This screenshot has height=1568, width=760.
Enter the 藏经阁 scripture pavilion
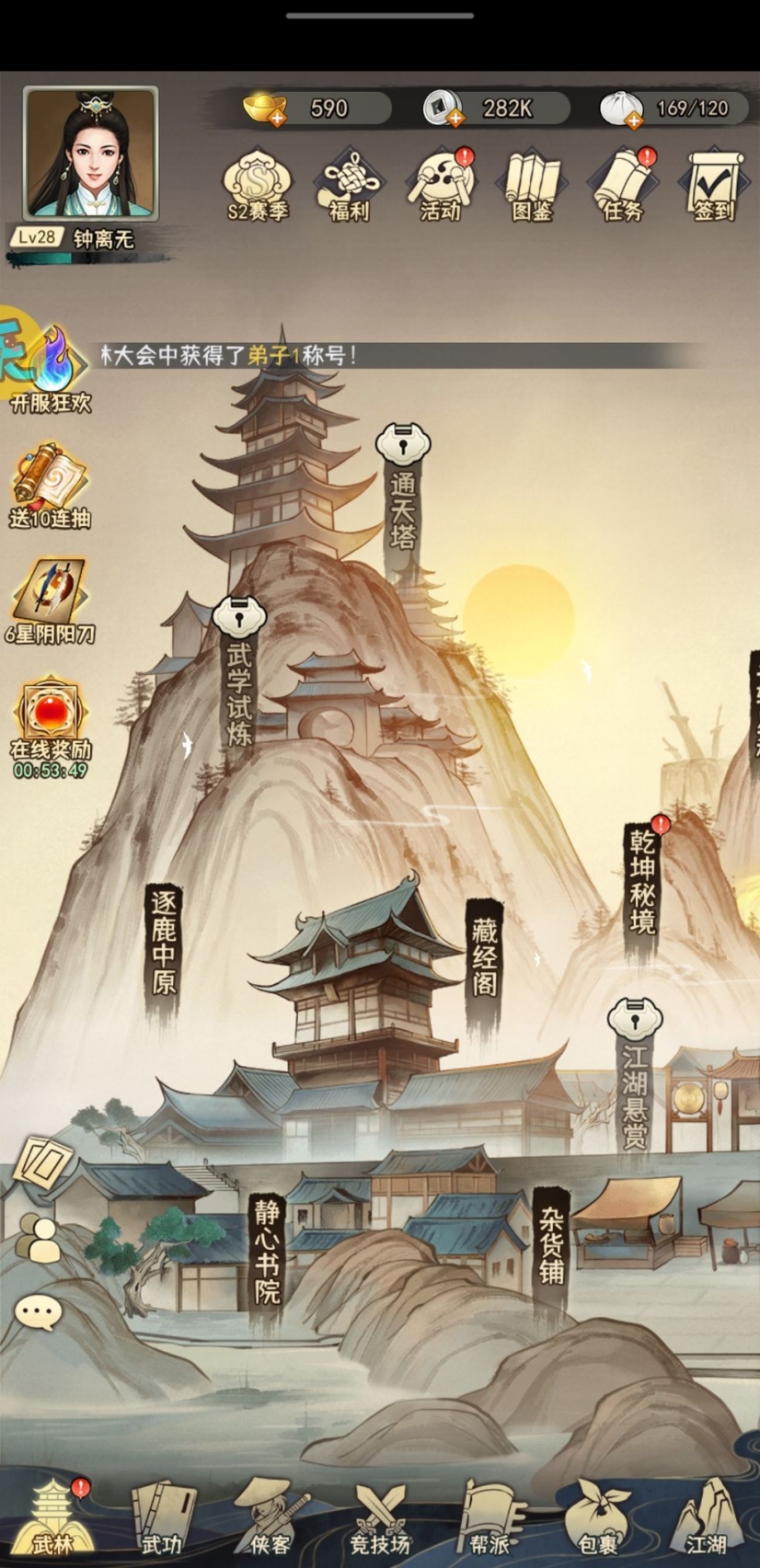click(484, 958)
